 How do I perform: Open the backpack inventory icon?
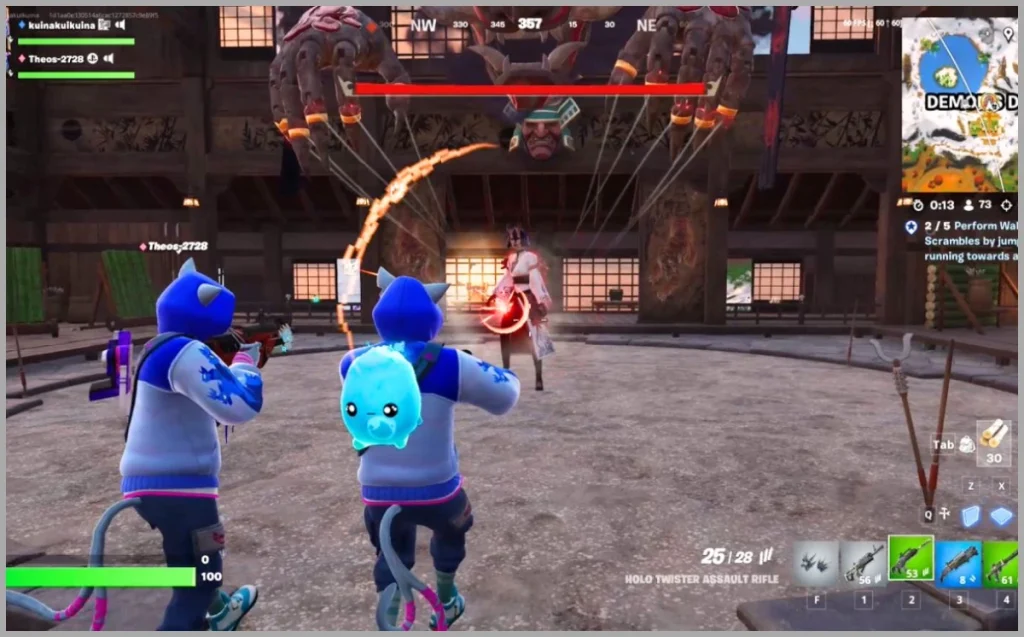pos(966,445)
